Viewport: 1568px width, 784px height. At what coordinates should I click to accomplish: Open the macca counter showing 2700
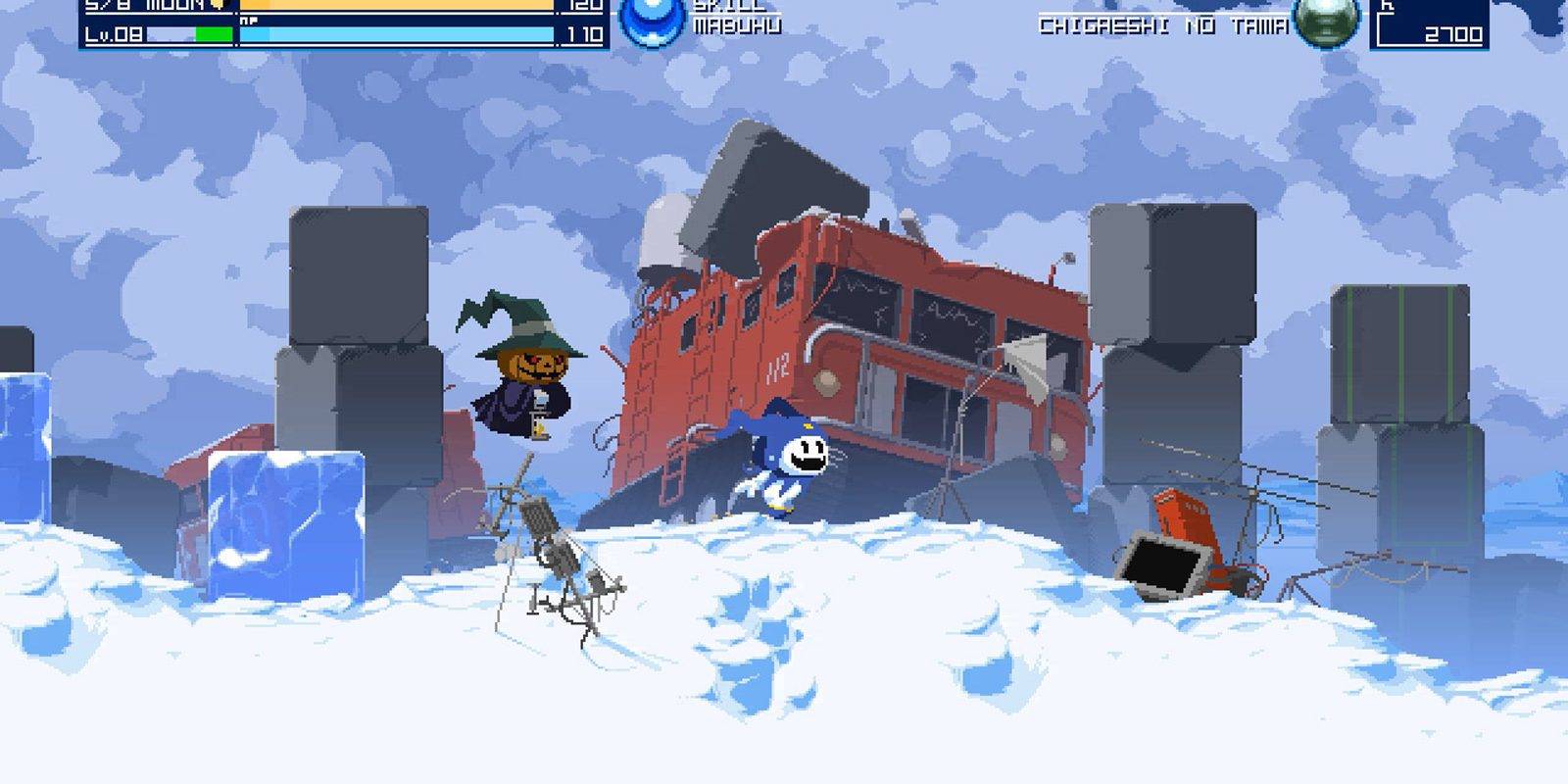pyautogui.click(x=1456, y=32)
